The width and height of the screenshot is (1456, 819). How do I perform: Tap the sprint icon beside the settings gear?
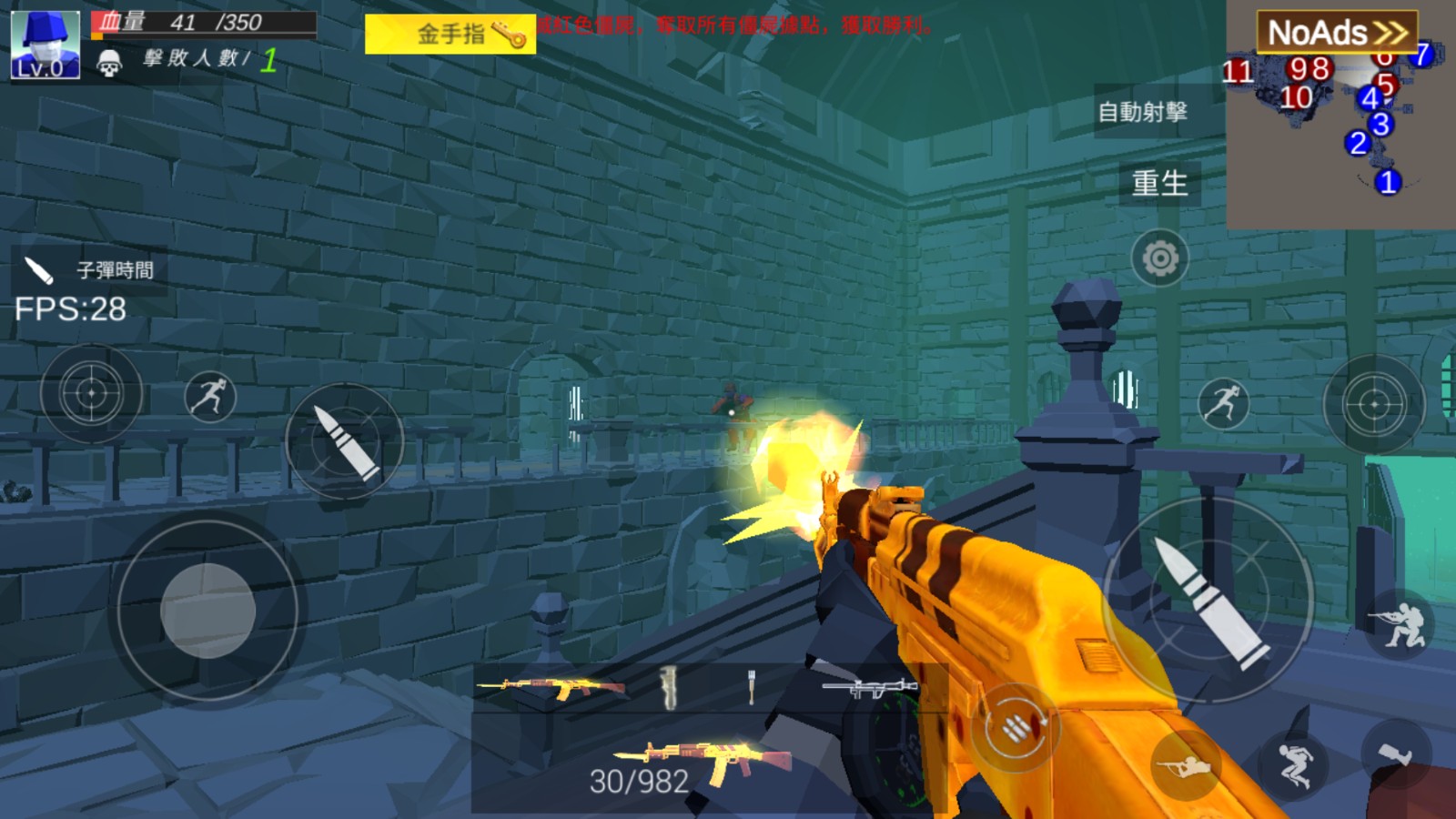click(1223, 403)
